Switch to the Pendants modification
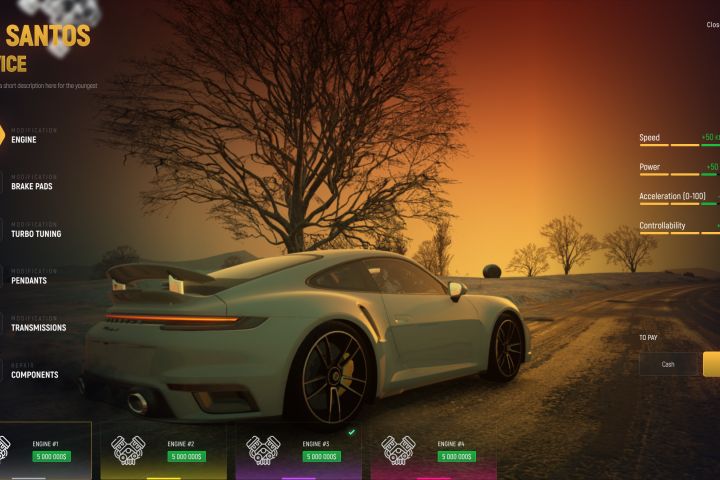The width and height of the screenshot is (720, 480). pos(29,281)
